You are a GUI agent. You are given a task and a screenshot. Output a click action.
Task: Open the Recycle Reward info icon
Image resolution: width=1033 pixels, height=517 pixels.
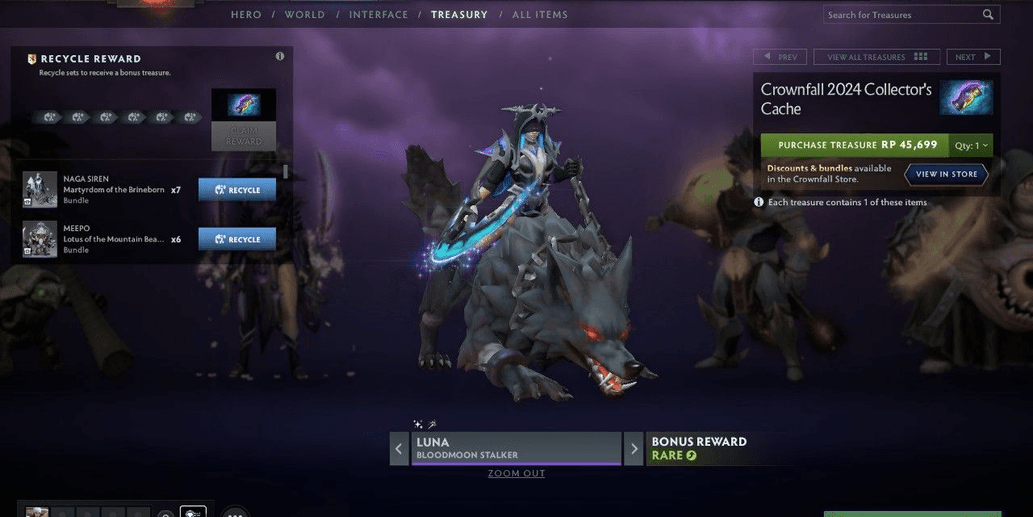pos(280,57)
